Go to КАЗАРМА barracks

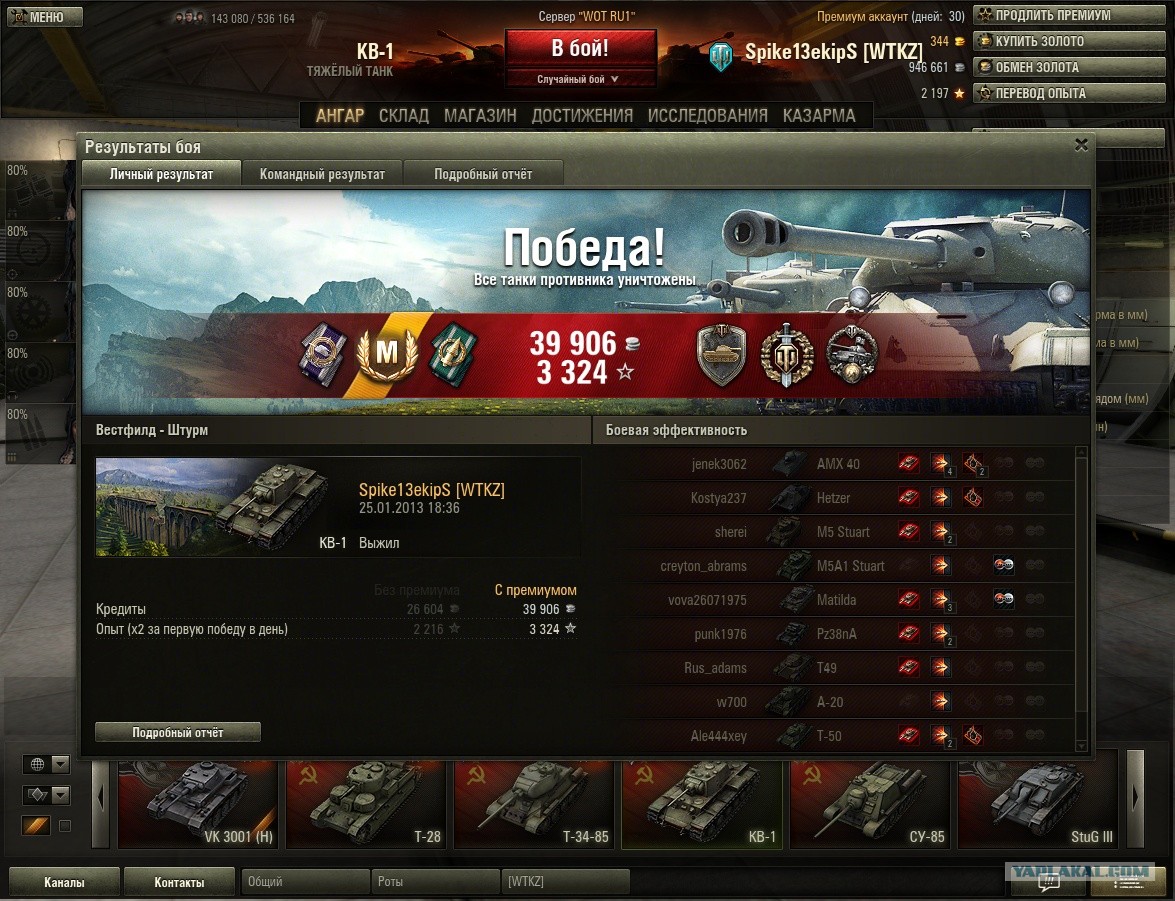[819, 115]
